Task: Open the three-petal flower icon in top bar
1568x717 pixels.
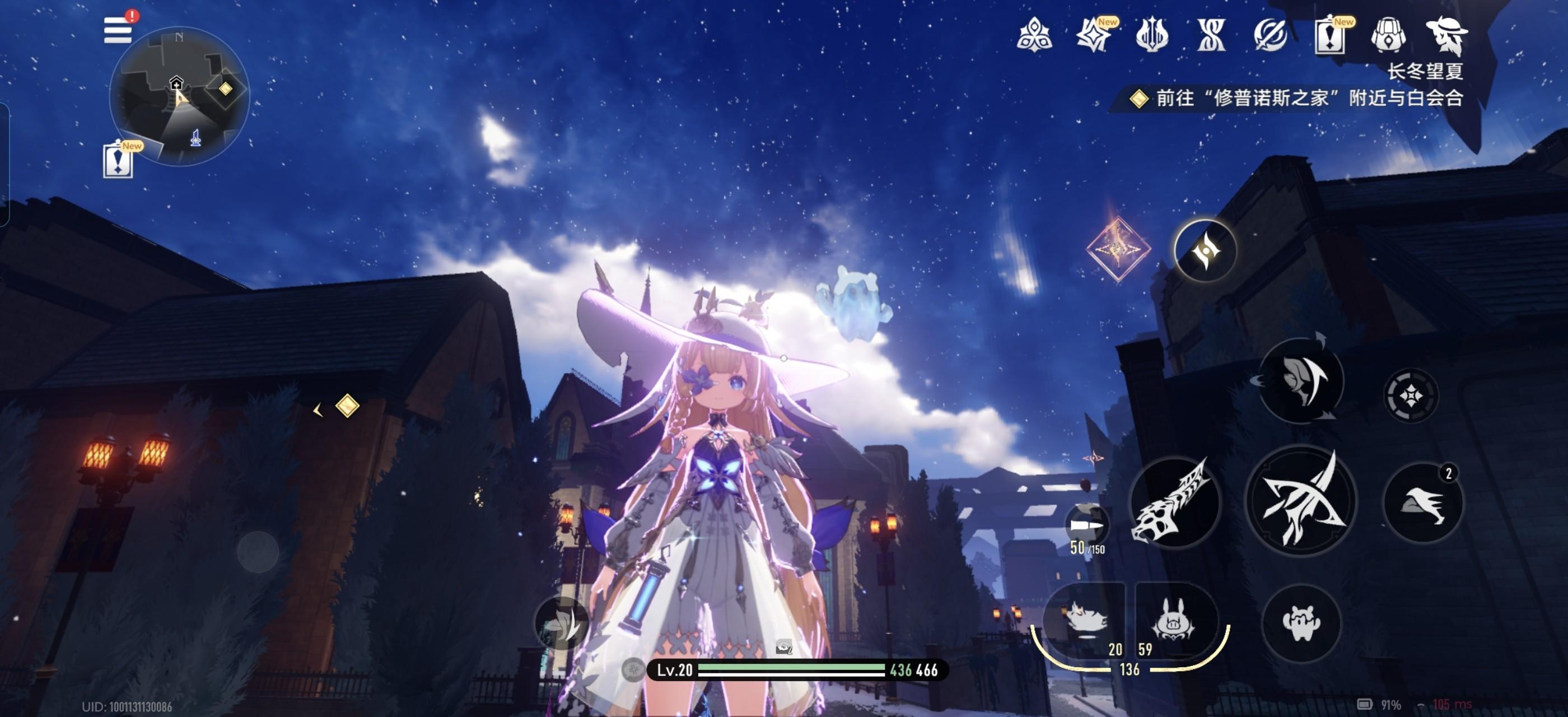Action: (1034, 35)
